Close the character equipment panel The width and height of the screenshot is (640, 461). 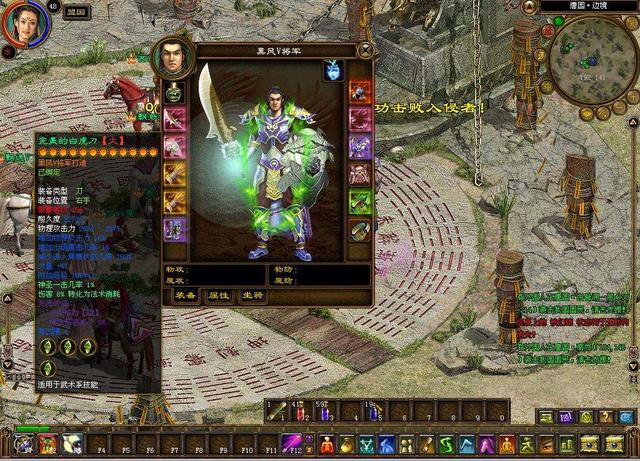point(366,49)
